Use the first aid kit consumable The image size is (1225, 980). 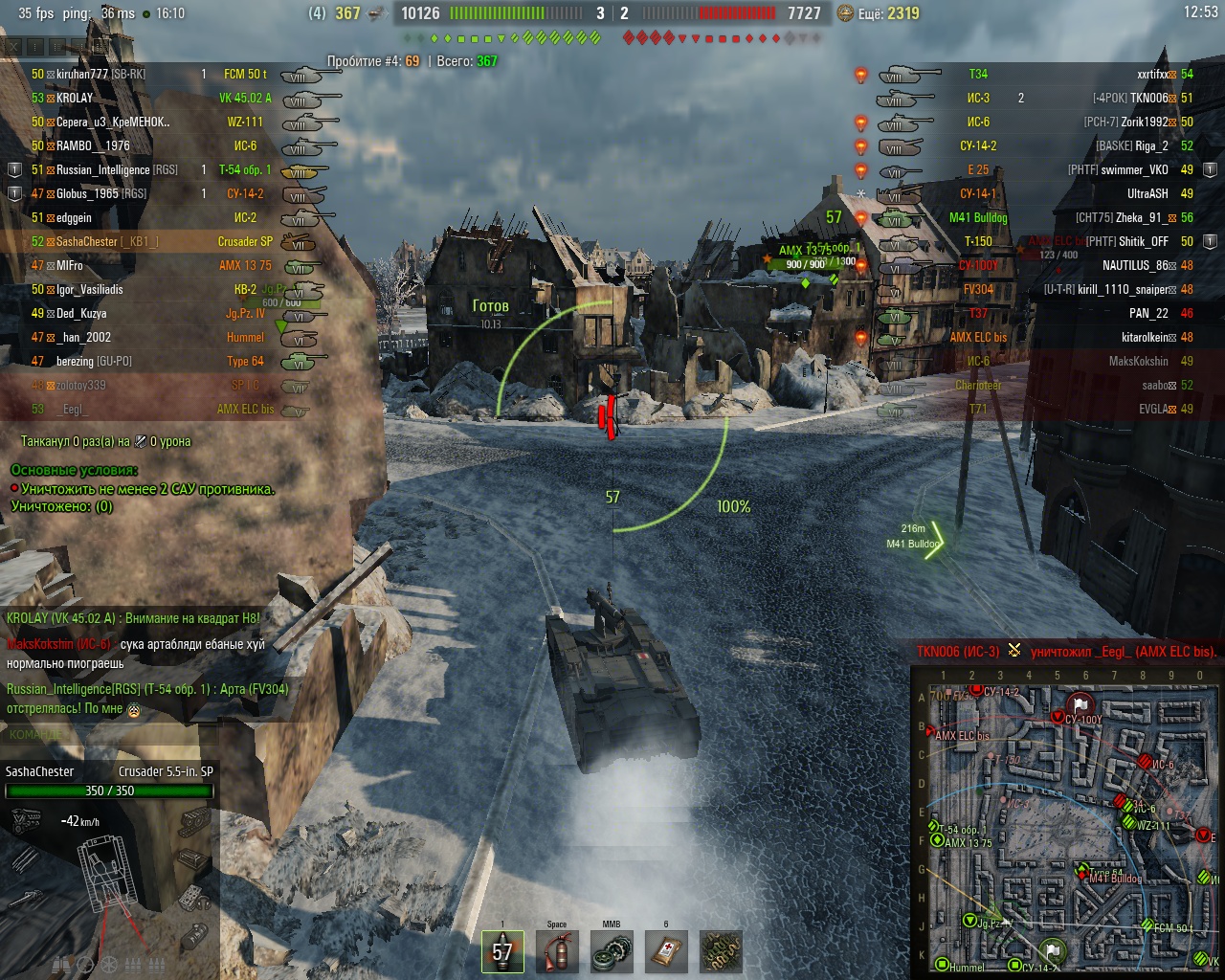tap(666, 951)
